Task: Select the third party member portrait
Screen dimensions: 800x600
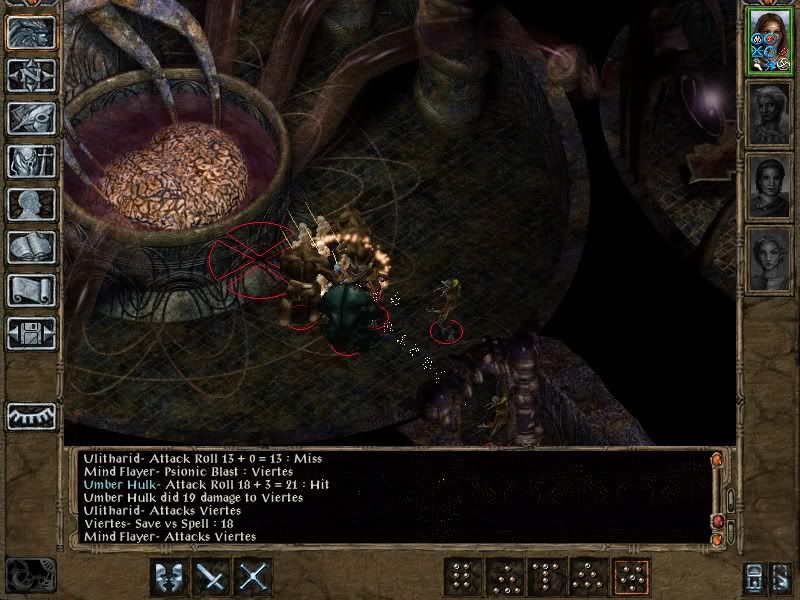Action: (770, 185)
